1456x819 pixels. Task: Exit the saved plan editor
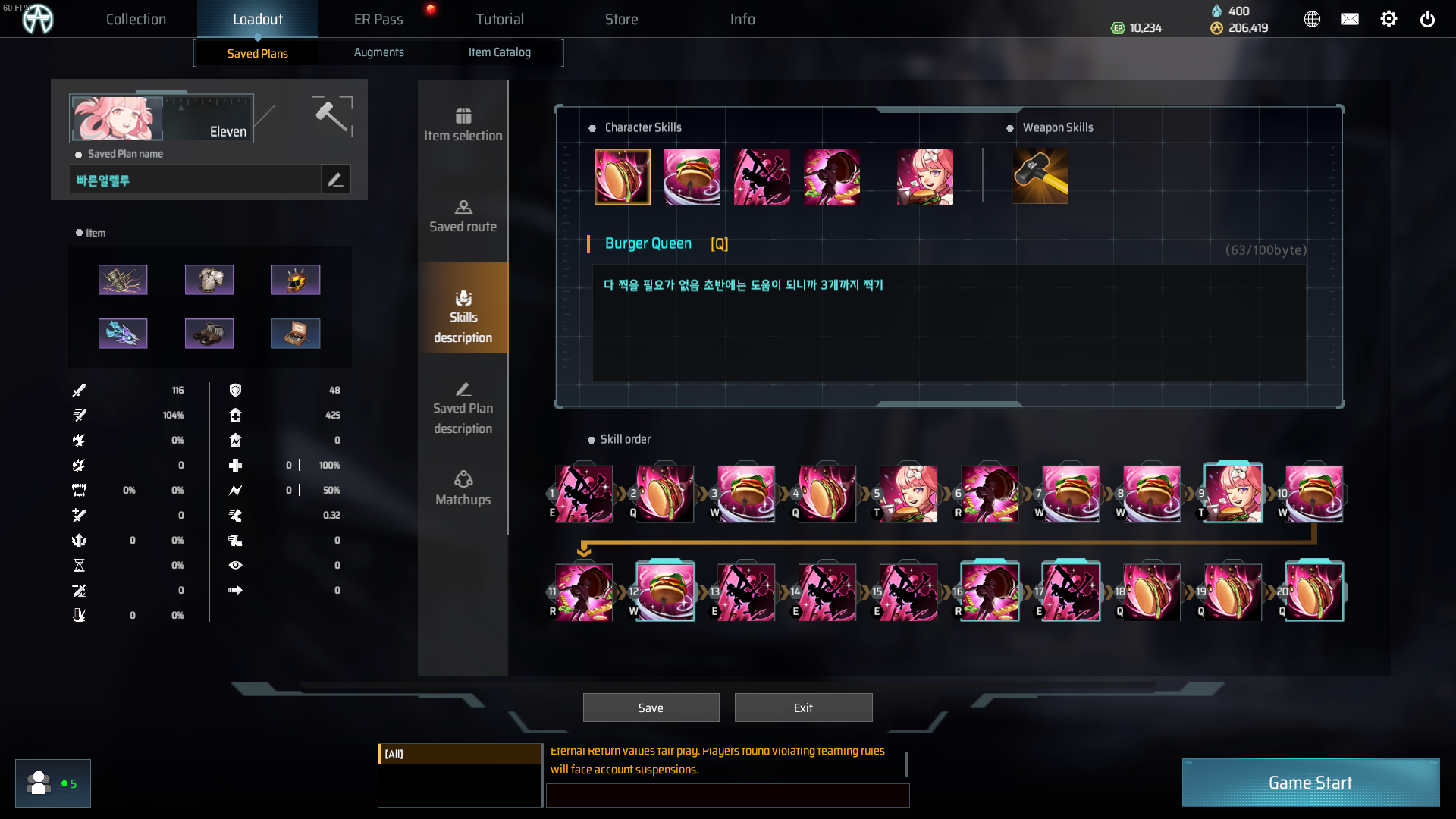[803, 708]
